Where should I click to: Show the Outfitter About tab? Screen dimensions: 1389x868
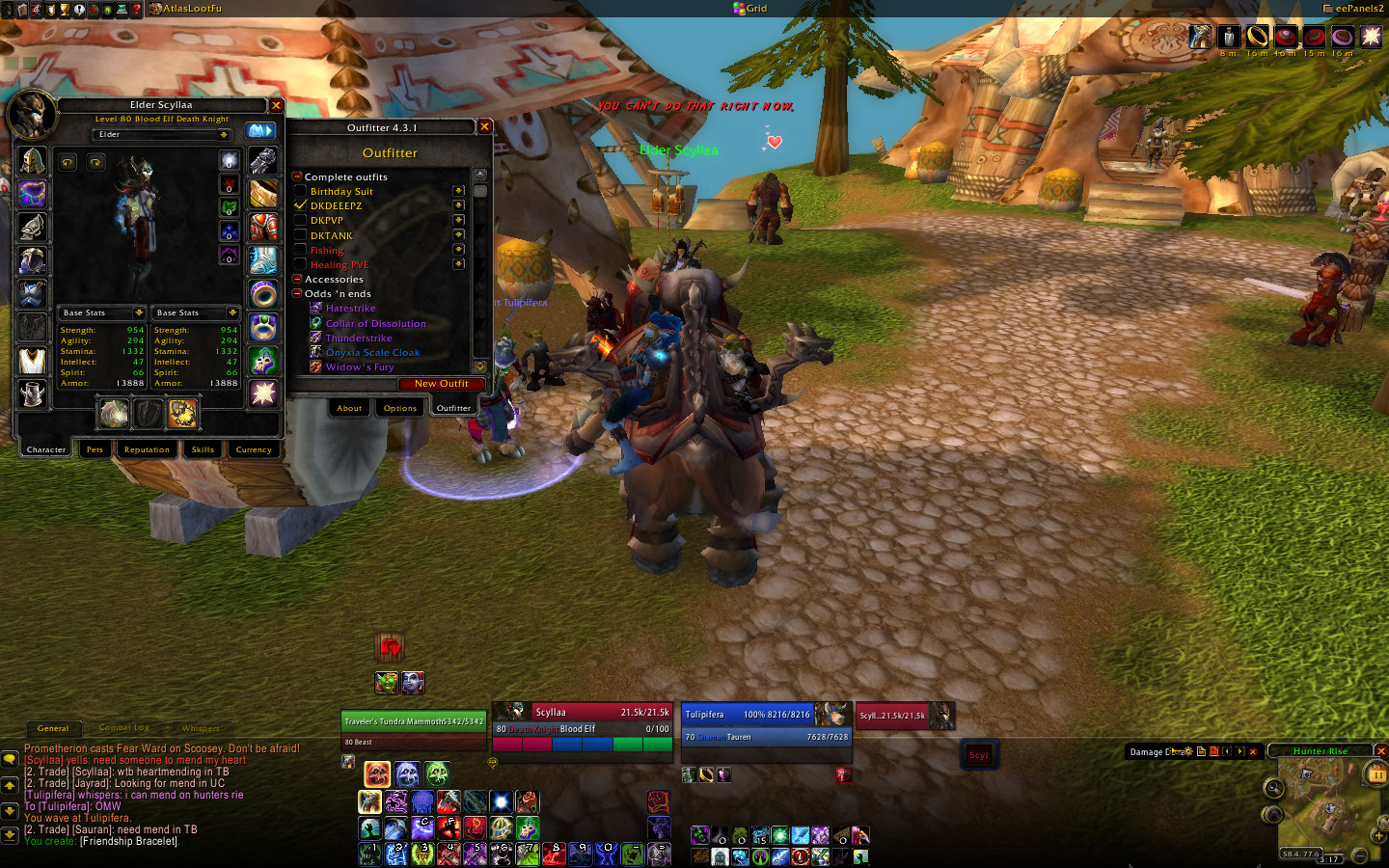click(x=349, y=408)
